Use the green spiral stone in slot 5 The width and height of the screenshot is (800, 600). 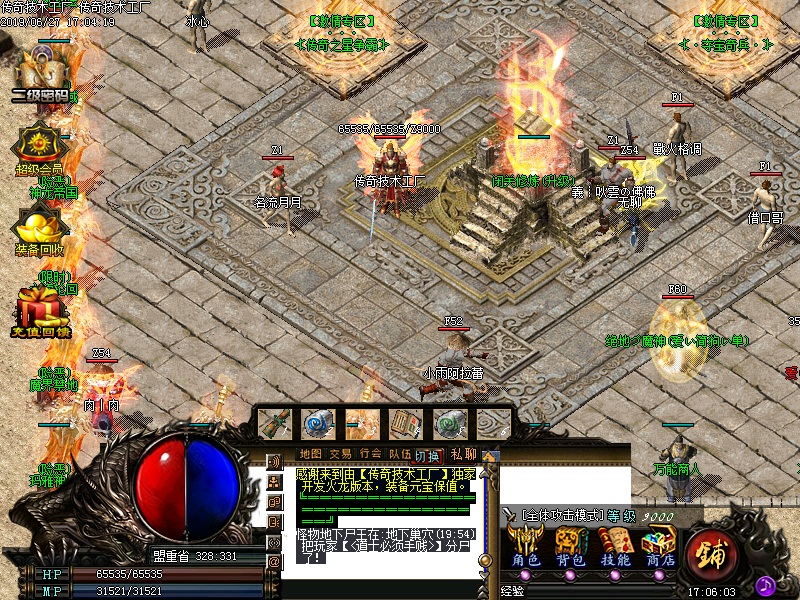[450, 424]
